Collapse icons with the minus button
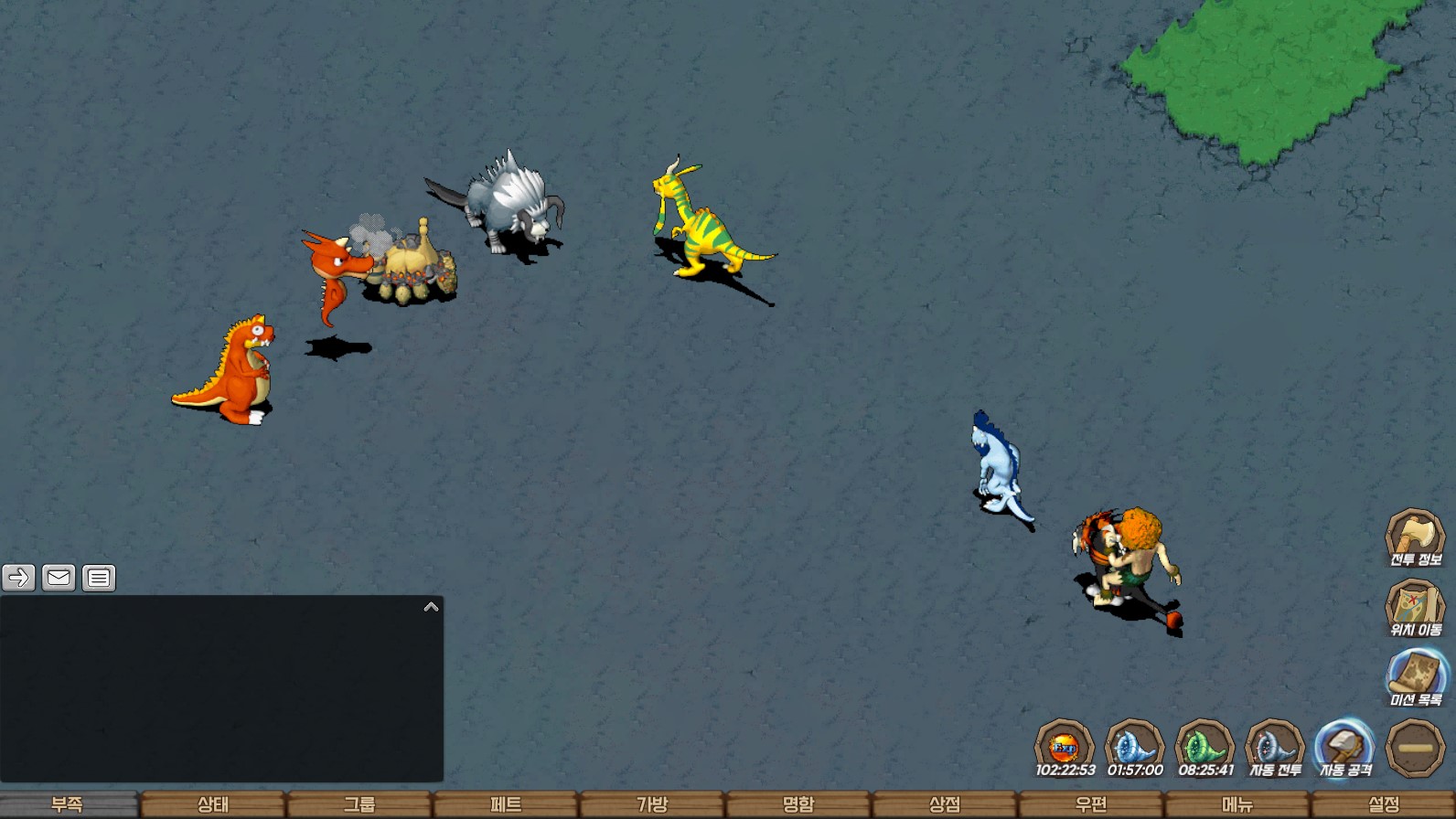 click(1415, 749)
